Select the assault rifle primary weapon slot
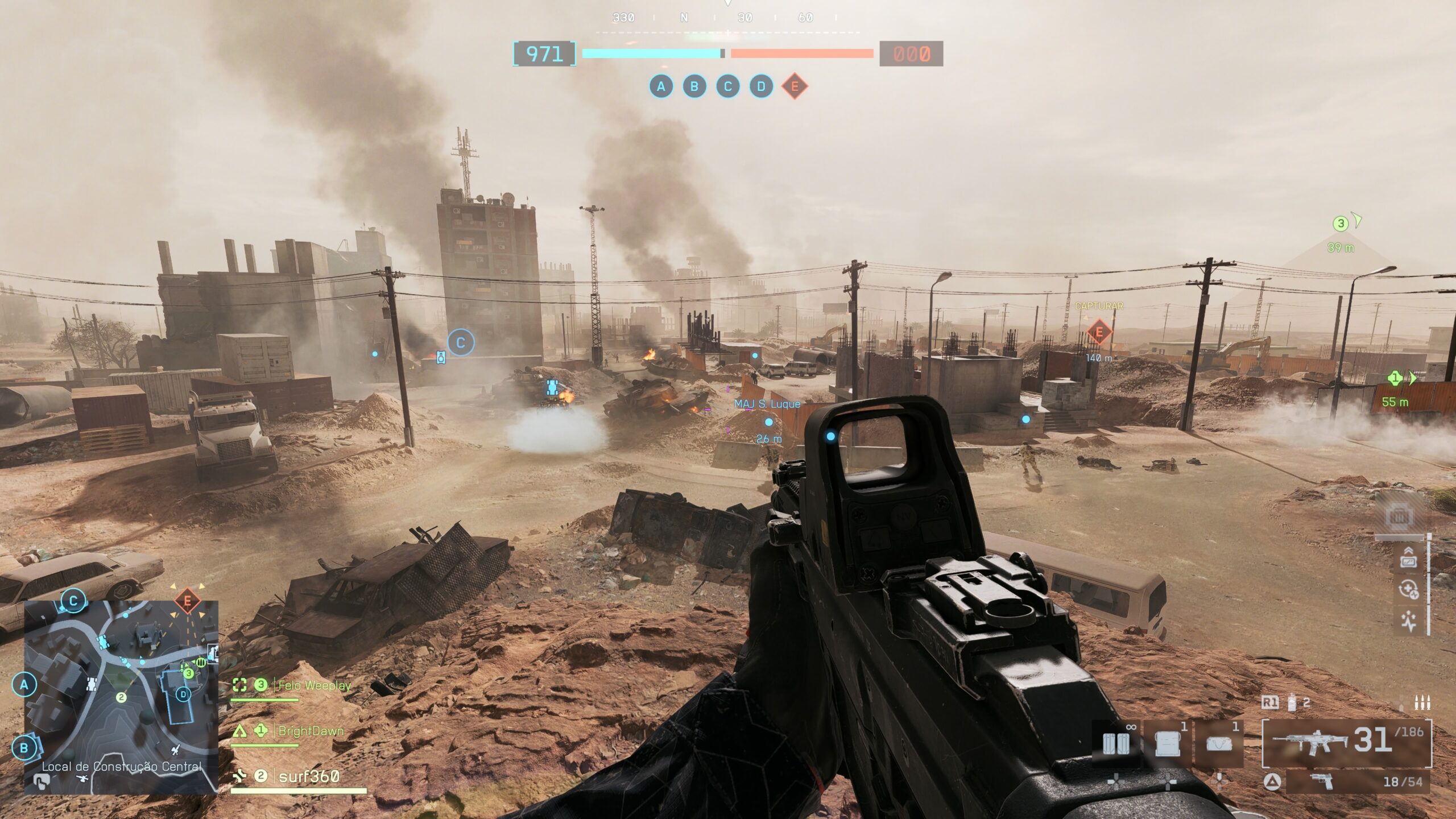Image resolution: width=1456 pixels, height=819 pixels. coord(1346,742)
